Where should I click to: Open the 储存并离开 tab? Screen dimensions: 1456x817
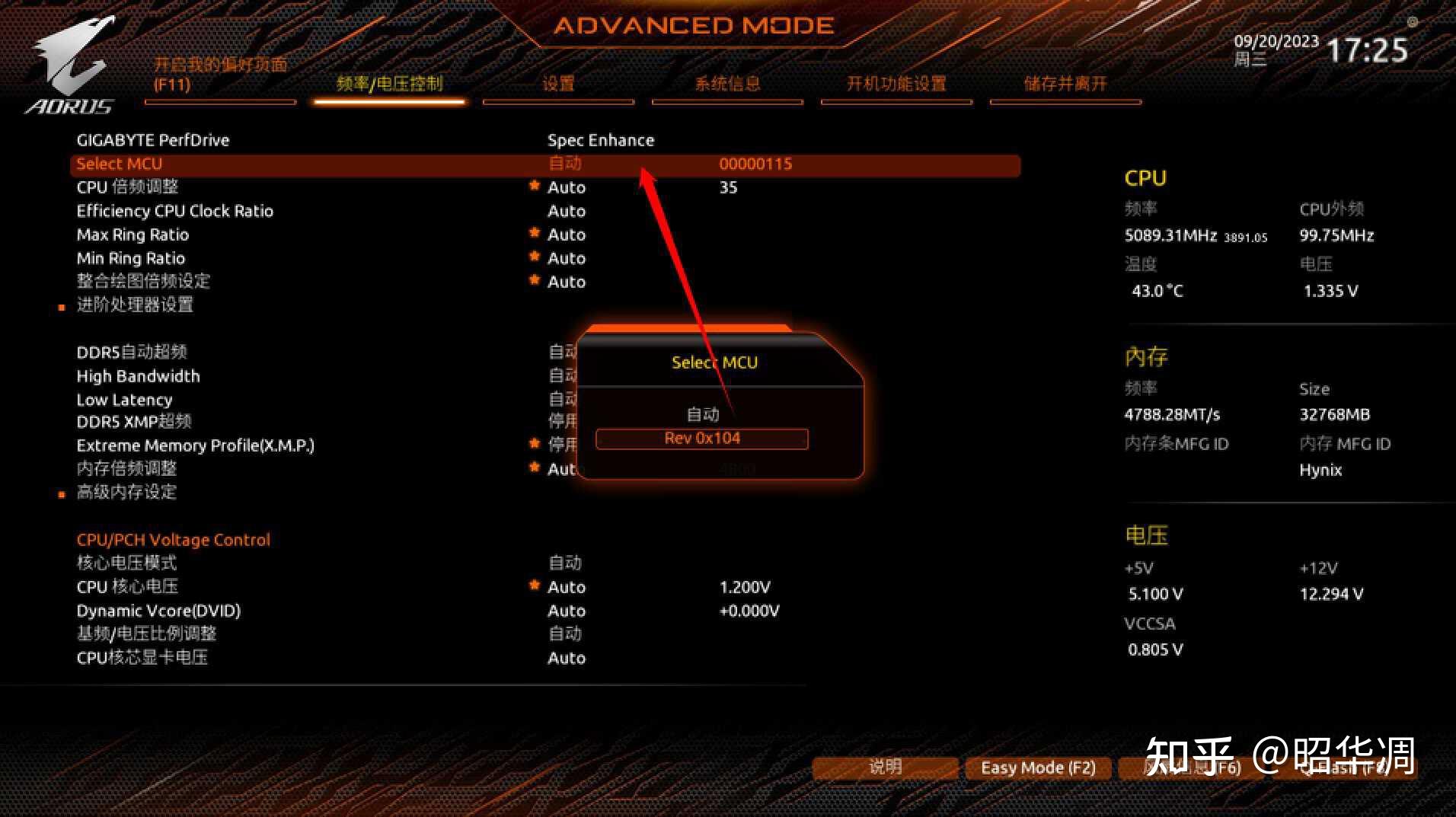click(x=1065, y=85)
